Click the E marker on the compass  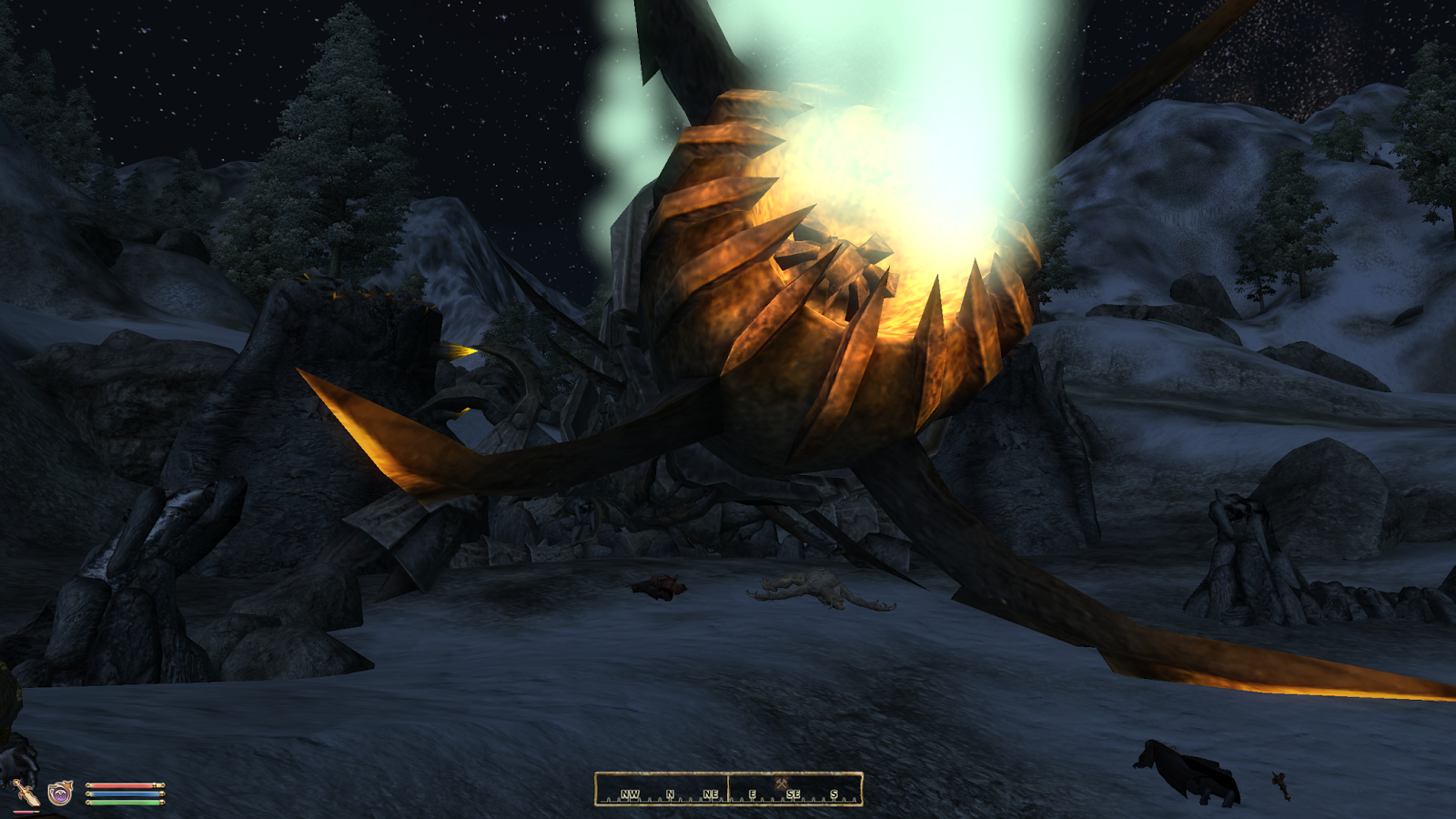(x=752, y=794)
